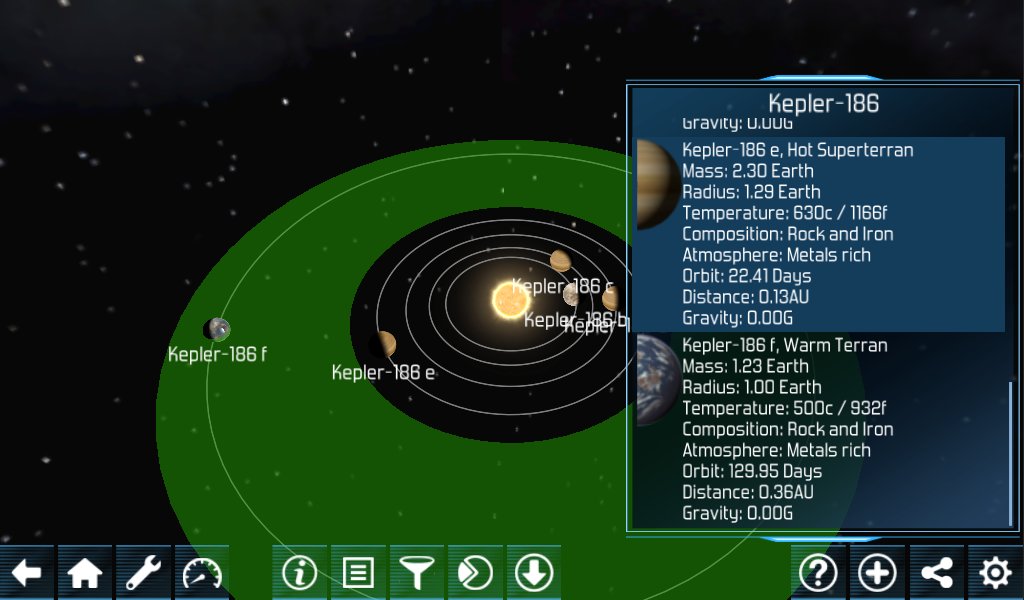
Task: Share using the share icon
Action: (936, 573)
